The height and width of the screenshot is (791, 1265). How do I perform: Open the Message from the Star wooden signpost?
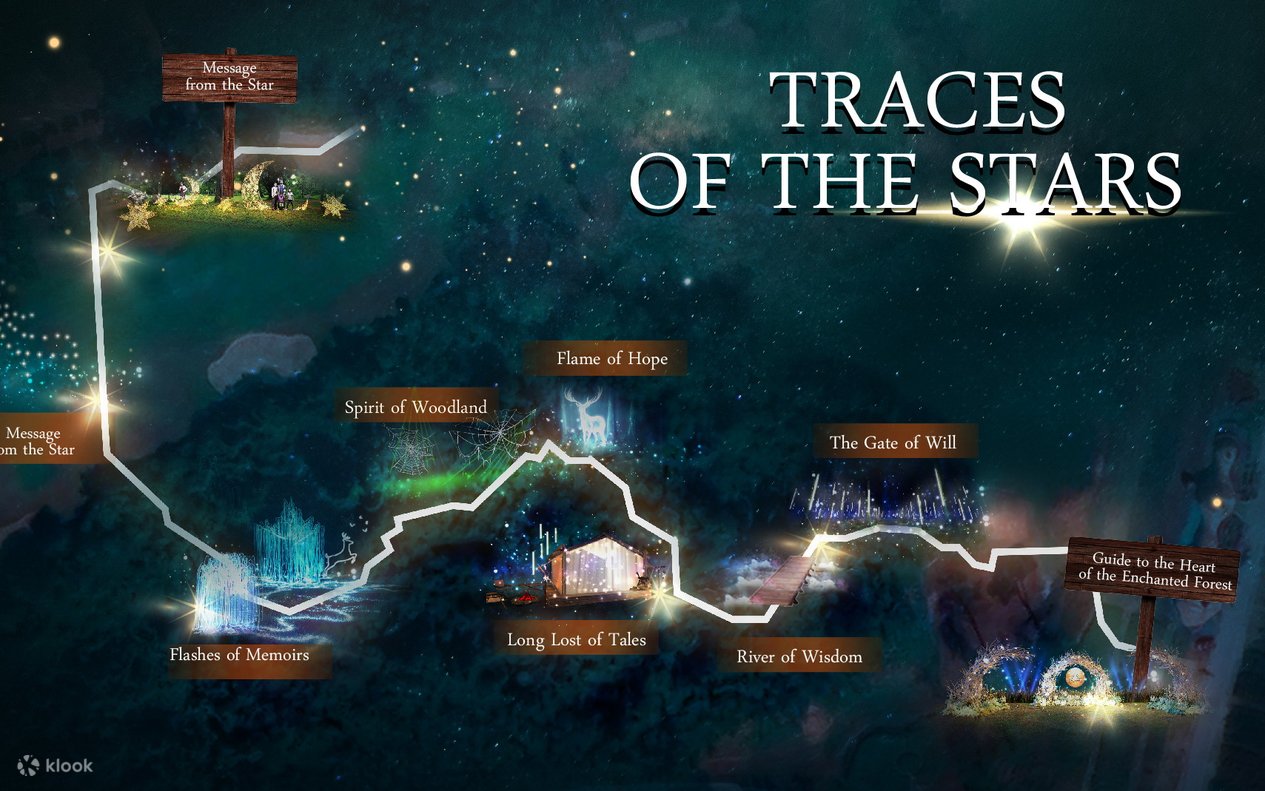pyautogui.click(x=230, y=78)
